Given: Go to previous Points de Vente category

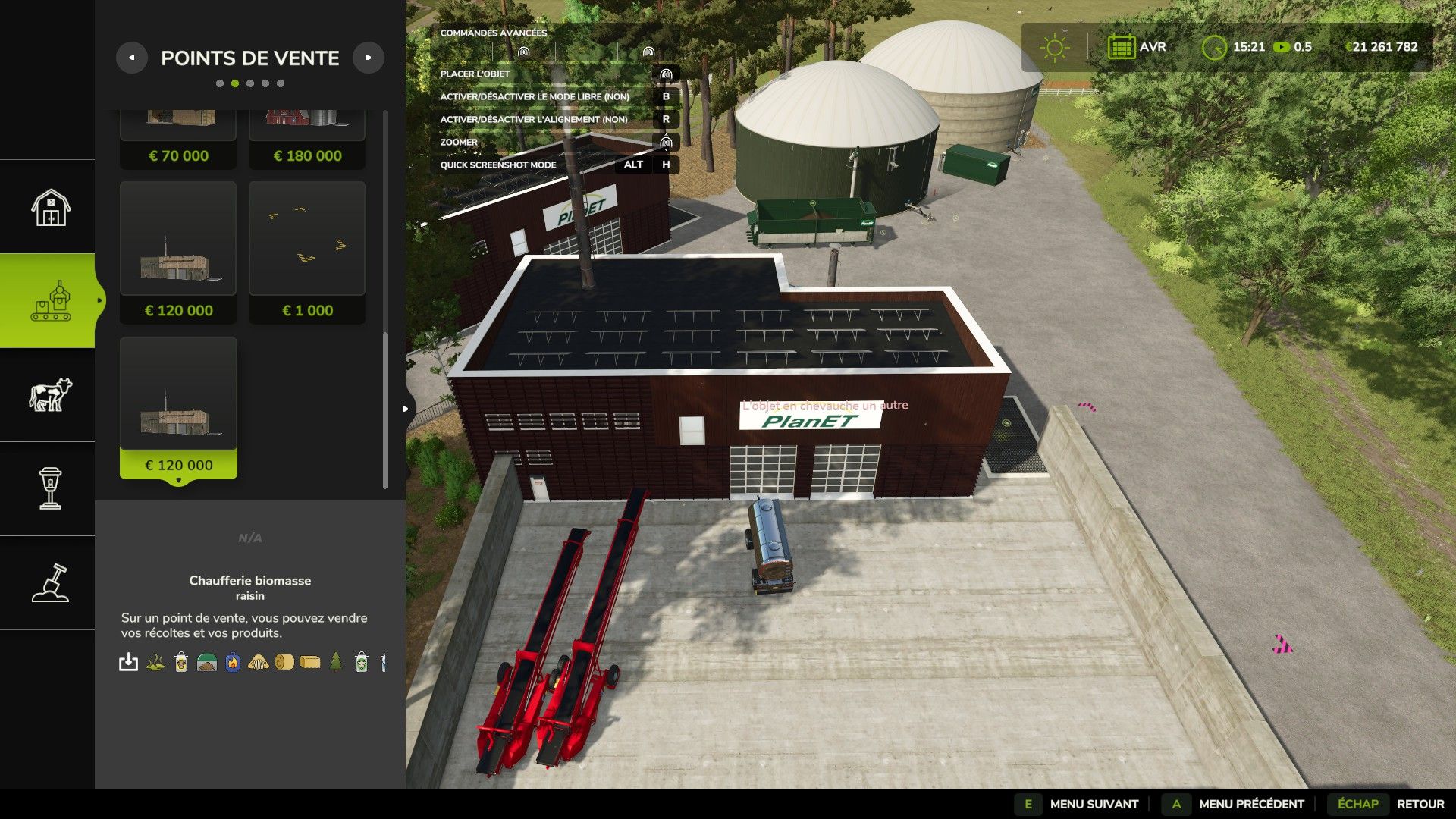Looking at the screenshot, I should click(132, 58).
